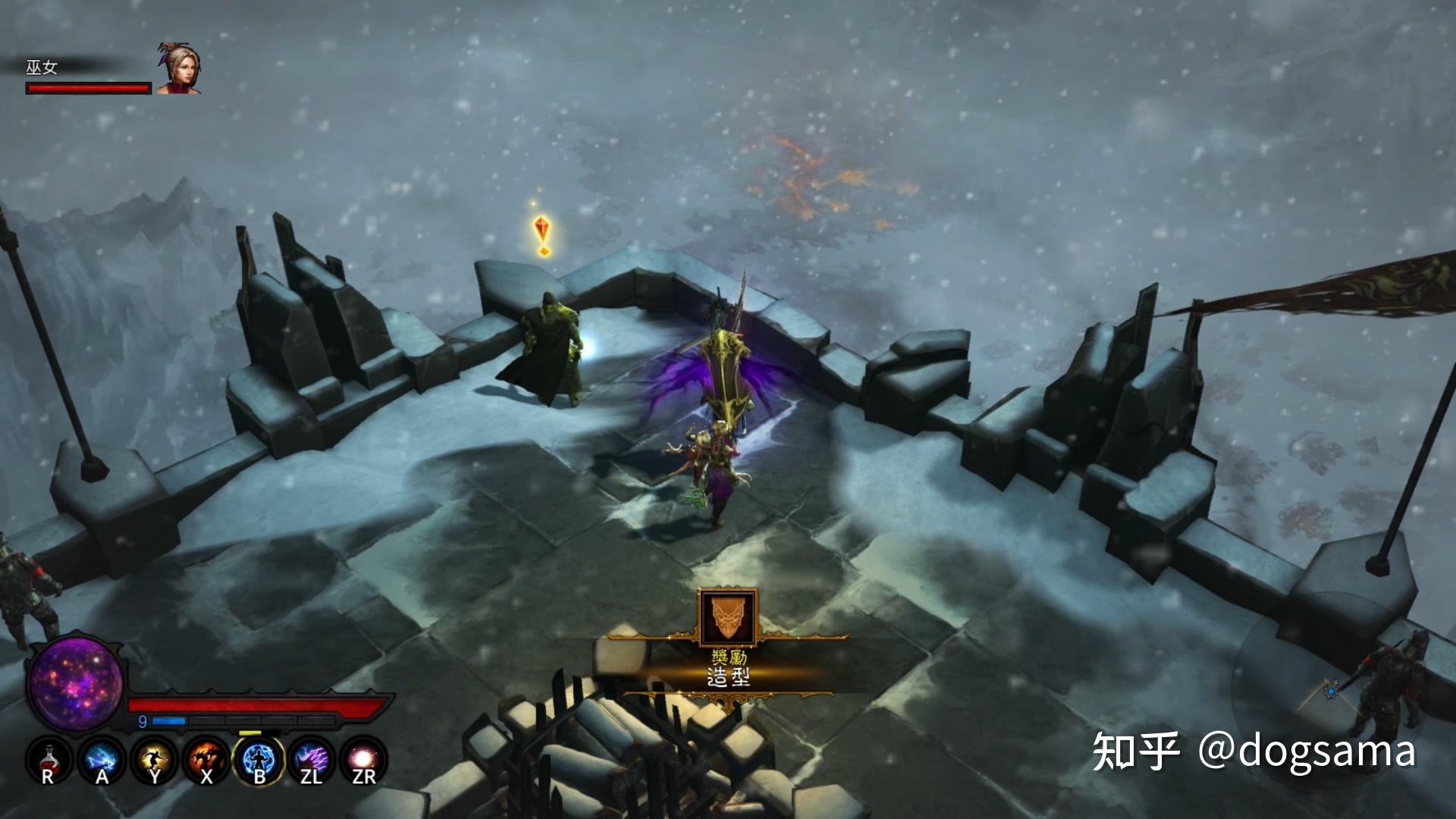This screenshot has height=819, width=1456.
Task: Activate the blue lightning bolt skill
Action: [101, 760]
